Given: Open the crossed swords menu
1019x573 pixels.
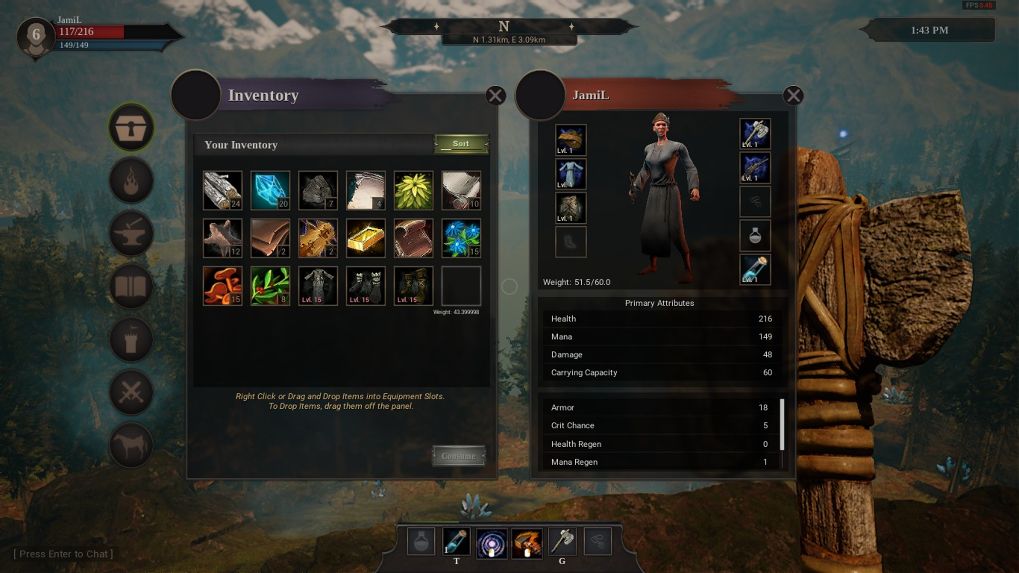Looking at the screenshot, I should click(131, 392).
